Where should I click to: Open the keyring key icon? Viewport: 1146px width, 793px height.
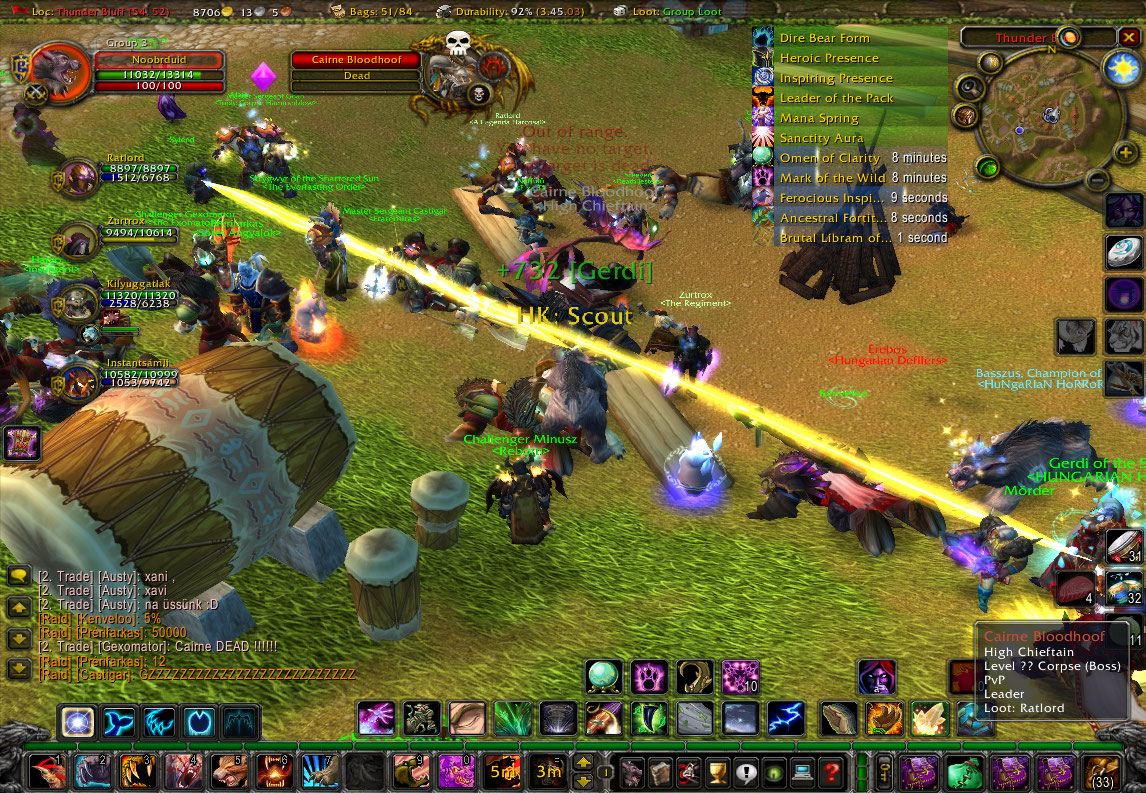884,772
